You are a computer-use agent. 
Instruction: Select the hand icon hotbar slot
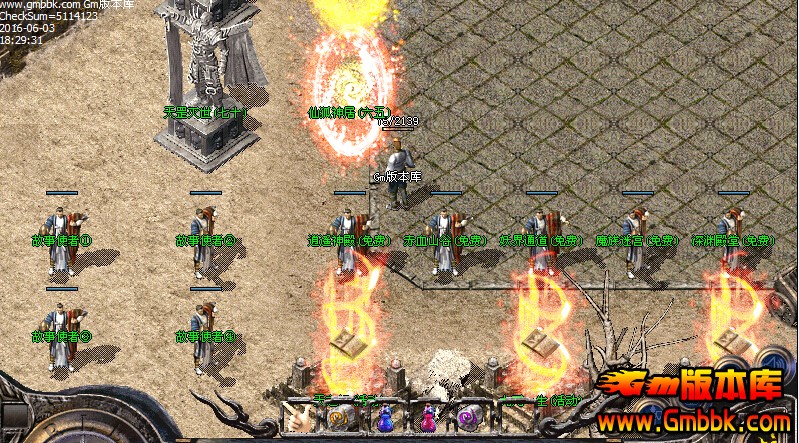(299, 418)
